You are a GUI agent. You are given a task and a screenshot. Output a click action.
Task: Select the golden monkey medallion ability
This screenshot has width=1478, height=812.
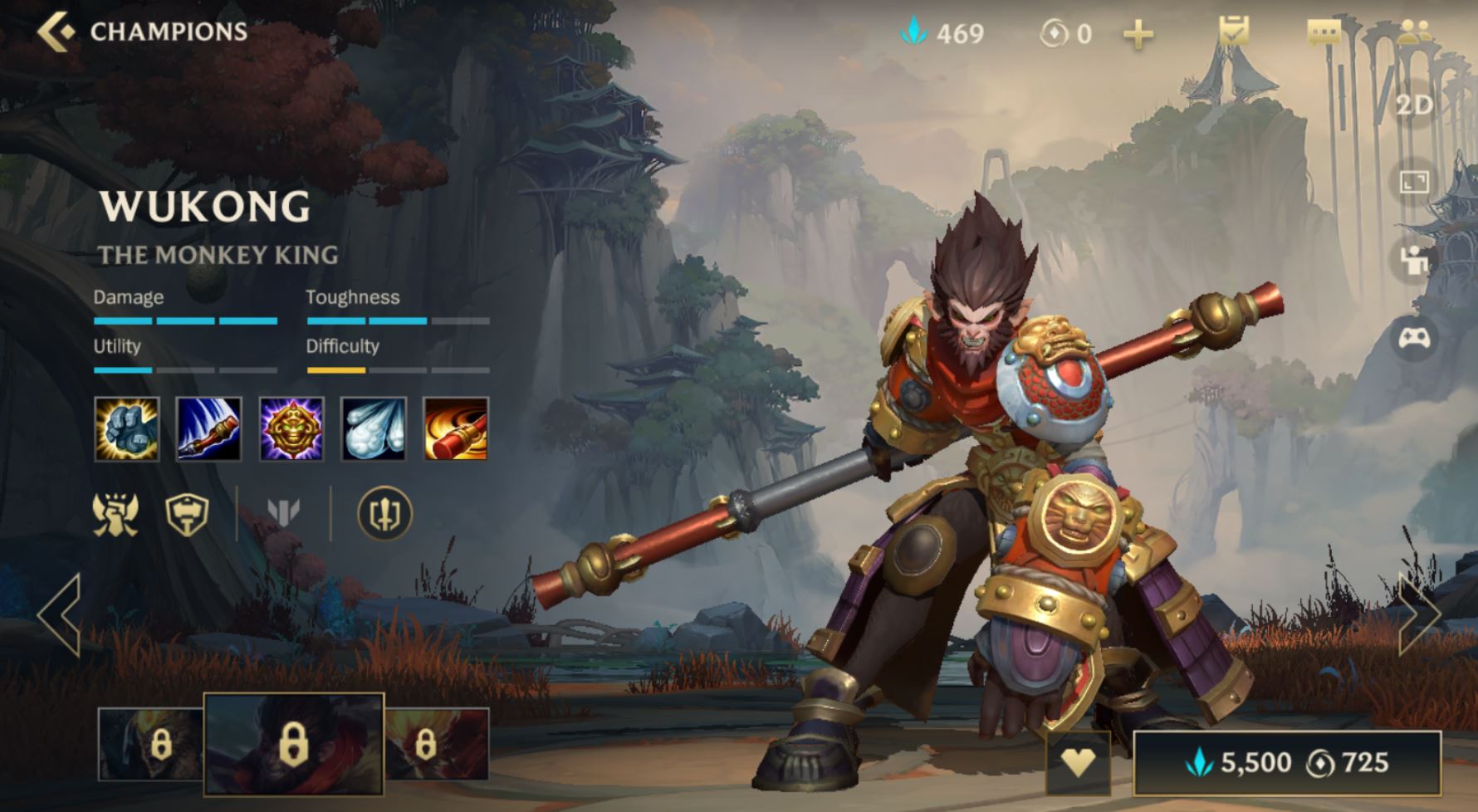point(291,428)
